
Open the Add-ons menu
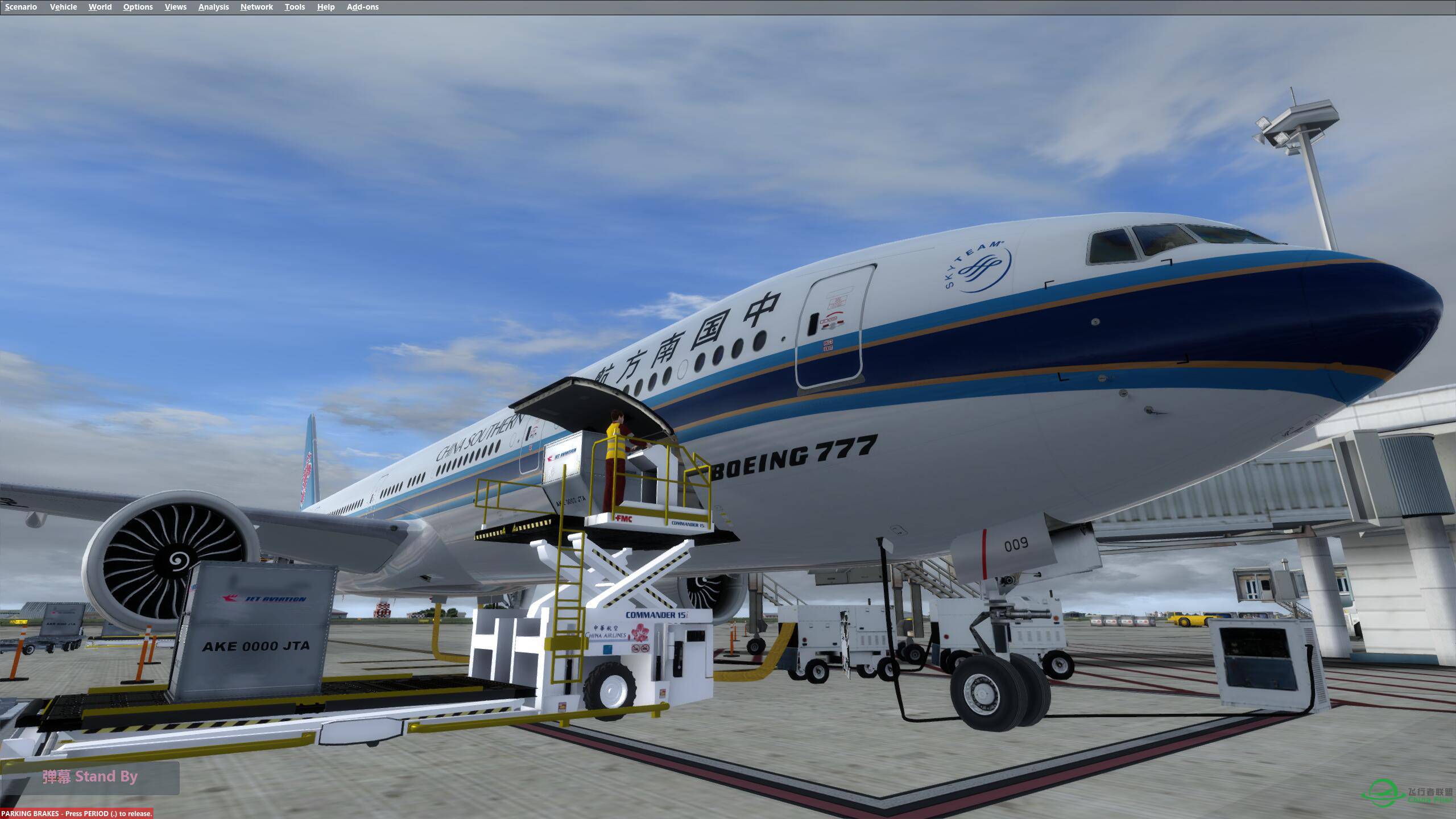click(363, 7)
